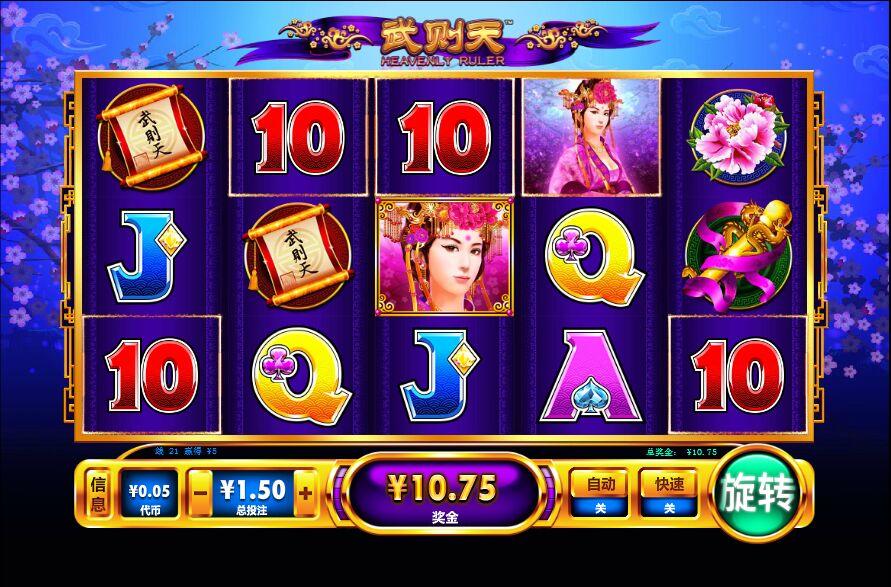The width and height of the screenshot is (891, 587).
Task: Spin the reels with the green 旋转 button
Action: tap(760, 495)
